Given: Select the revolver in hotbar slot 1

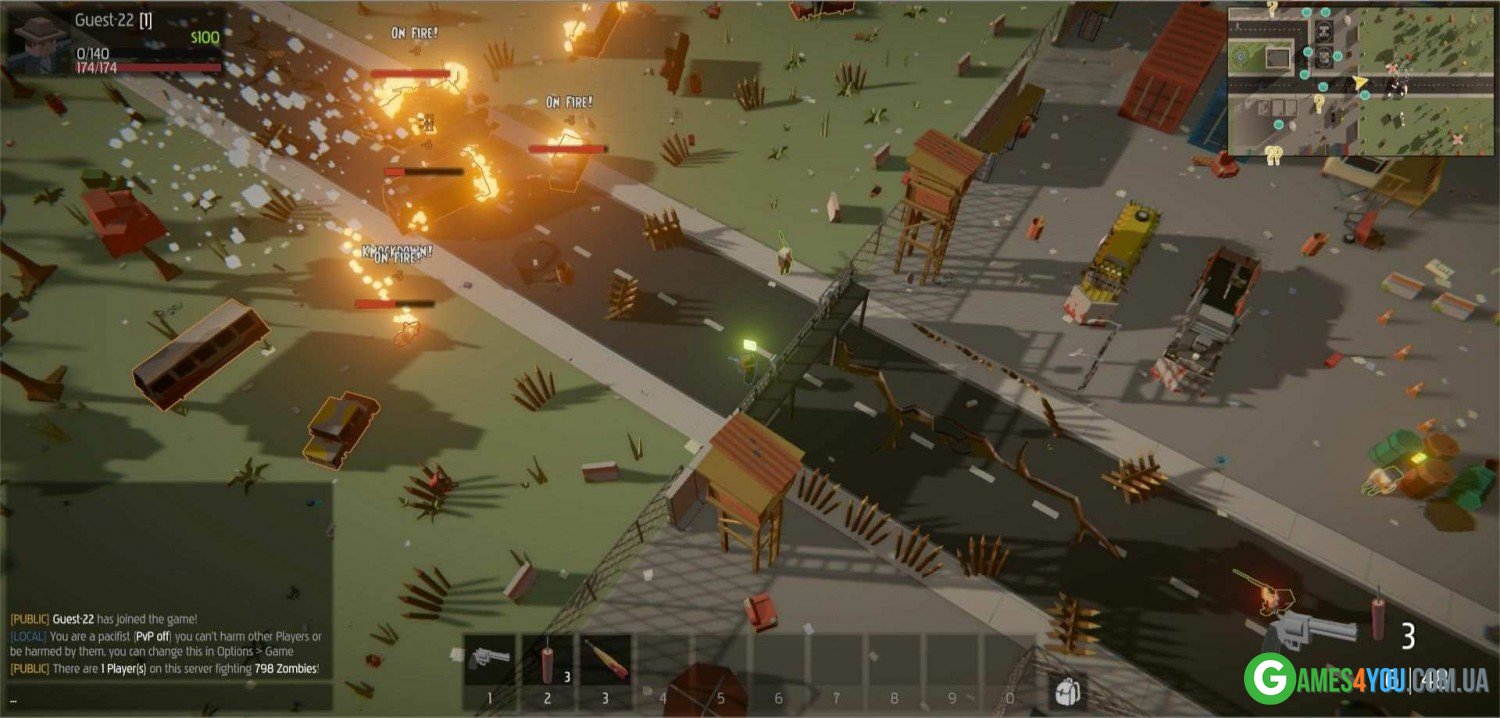Looking at the screenshot, I should coord(489,659).
